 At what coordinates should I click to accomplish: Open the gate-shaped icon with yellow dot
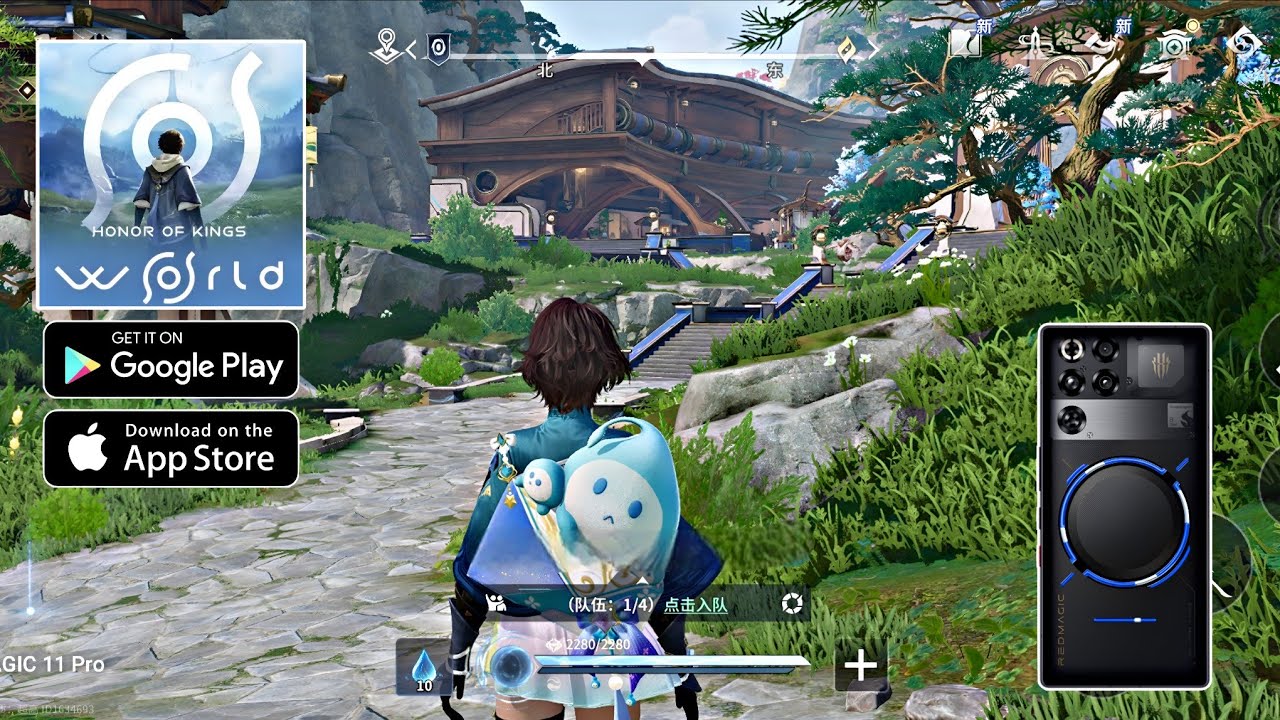1172,43
